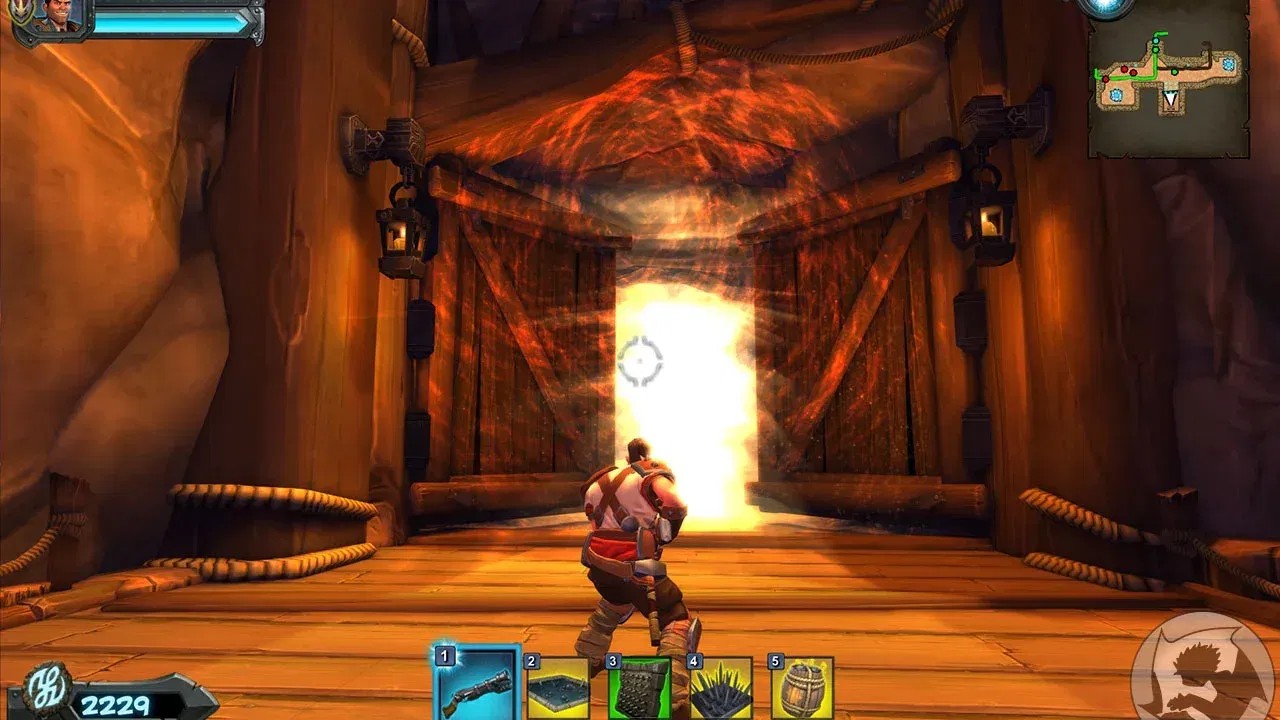The image size is (1280, 720).
Task: Click the glowing blue orb above minimap
Action: 1106,6
